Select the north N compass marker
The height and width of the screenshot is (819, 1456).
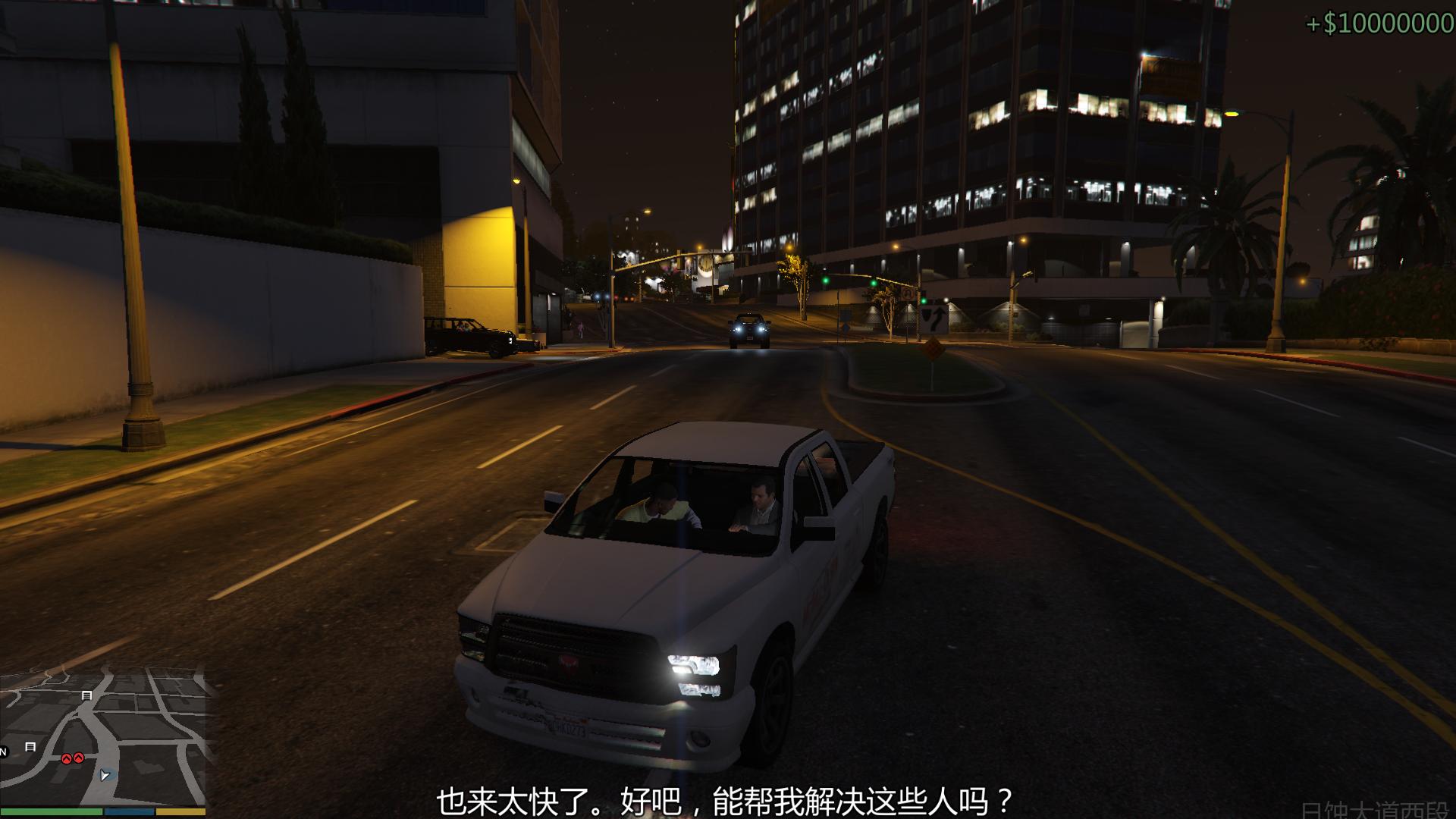coord(3,752)
